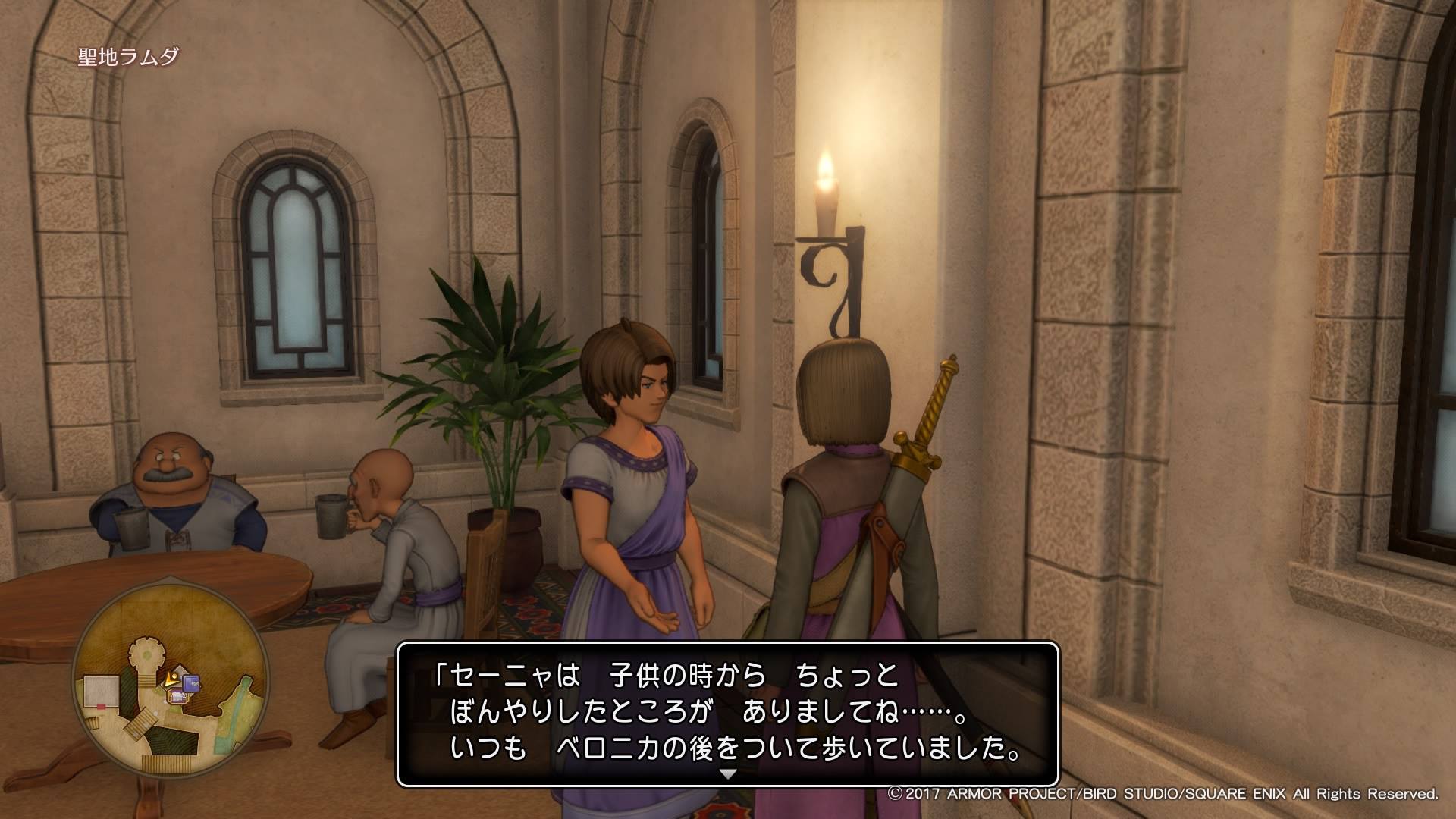
Task: Select the player arrow marker on minimap
Action: (171, 680)
